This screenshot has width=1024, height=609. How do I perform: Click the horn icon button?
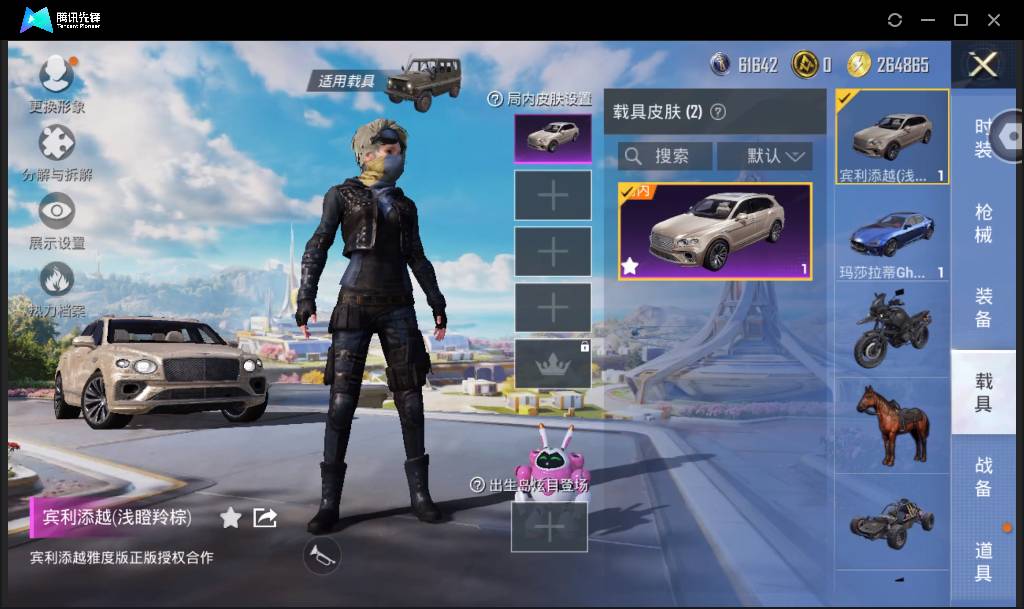tap(322, 556)
